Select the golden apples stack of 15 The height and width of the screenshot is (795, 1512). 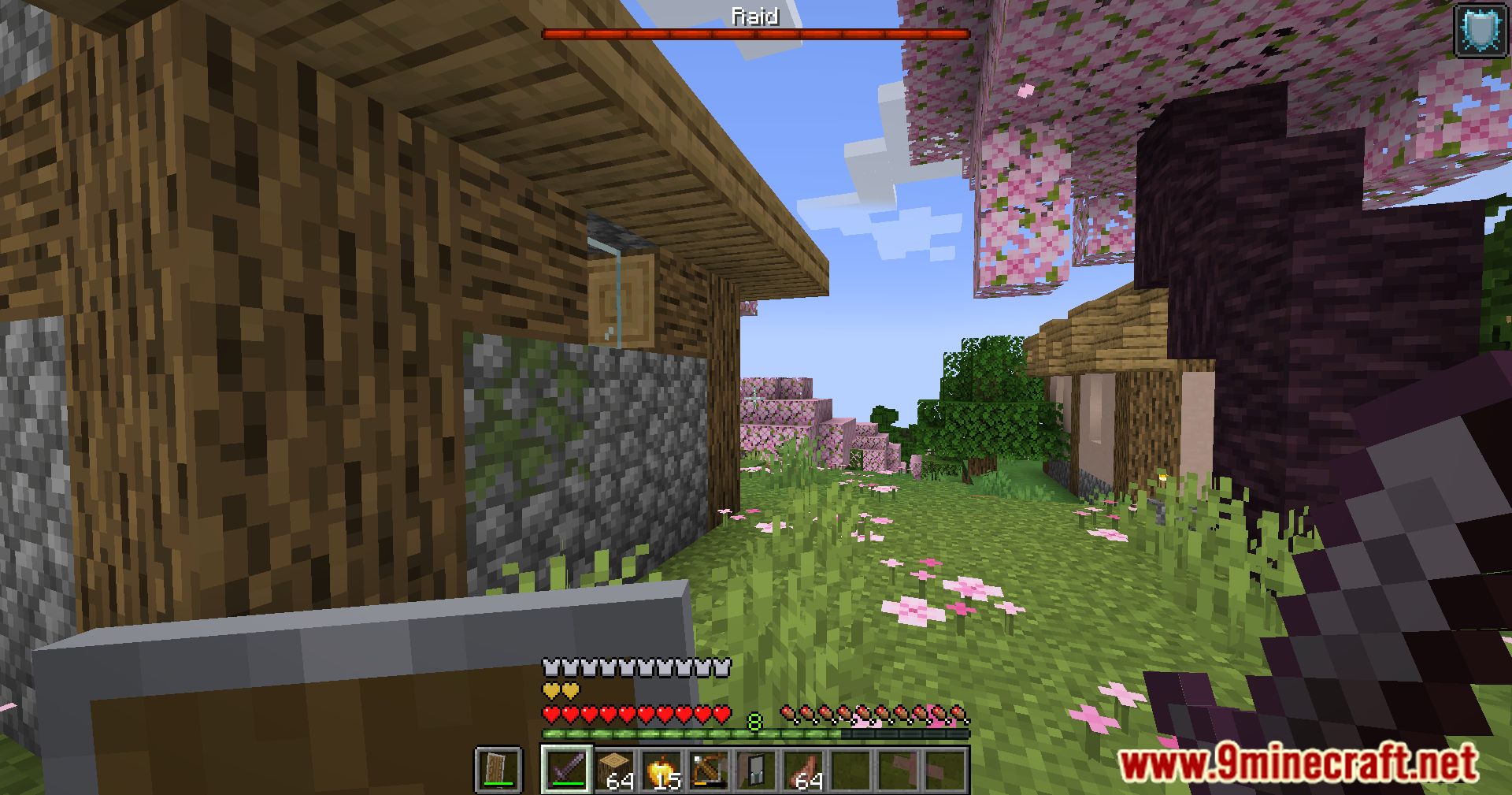click(661, 771)
